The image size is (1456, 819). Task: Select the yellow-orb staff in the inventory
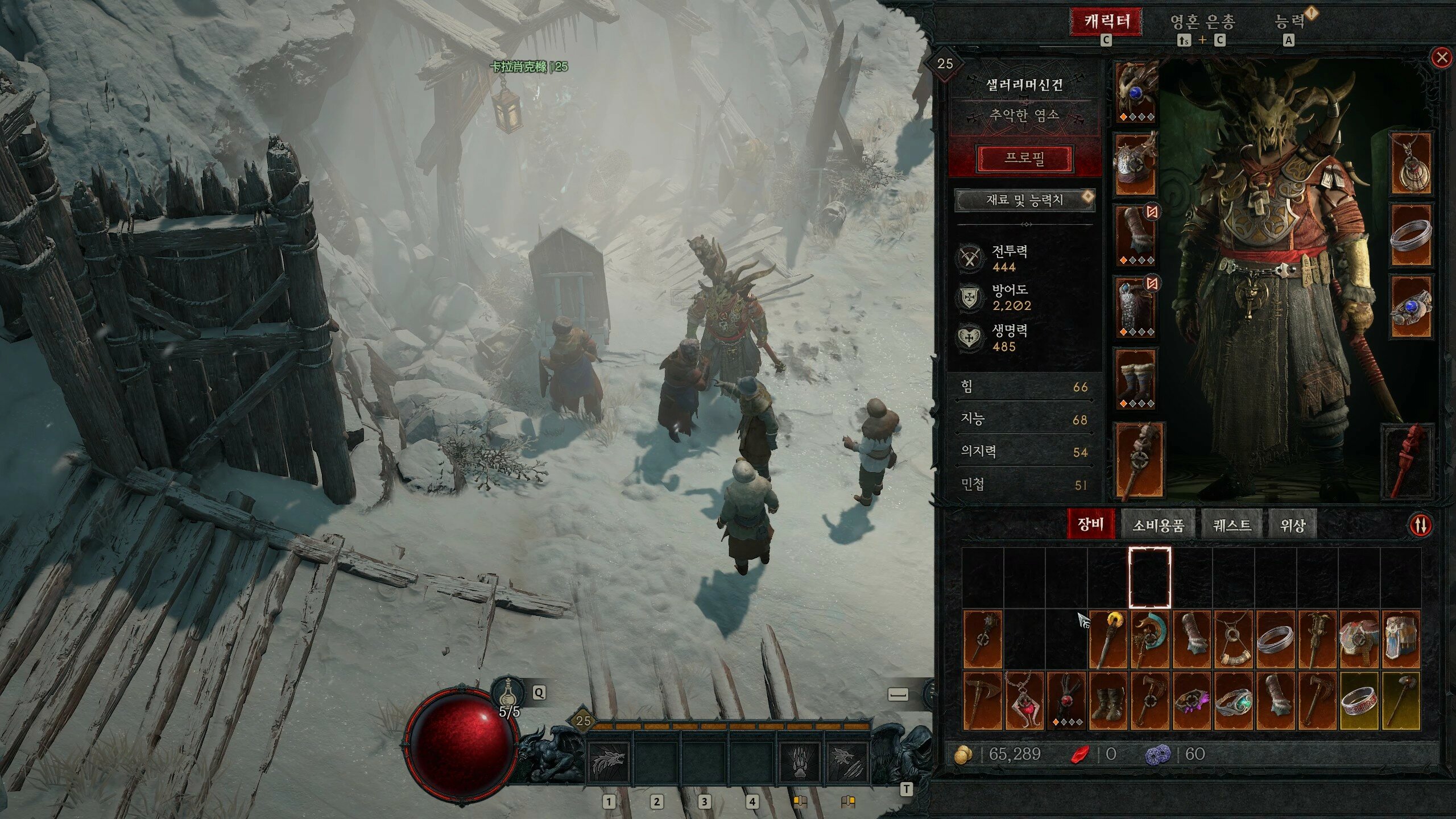click(x=1108, y=639)
